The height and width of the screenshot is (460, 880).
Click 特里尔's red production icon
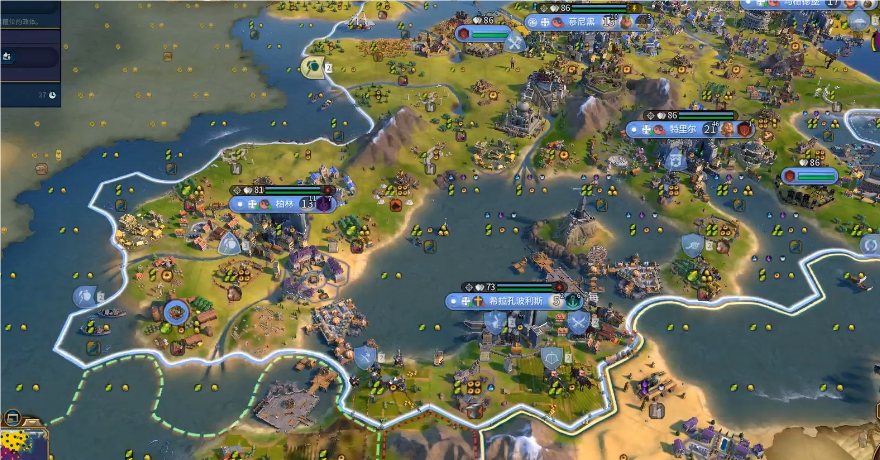[744, 129]
